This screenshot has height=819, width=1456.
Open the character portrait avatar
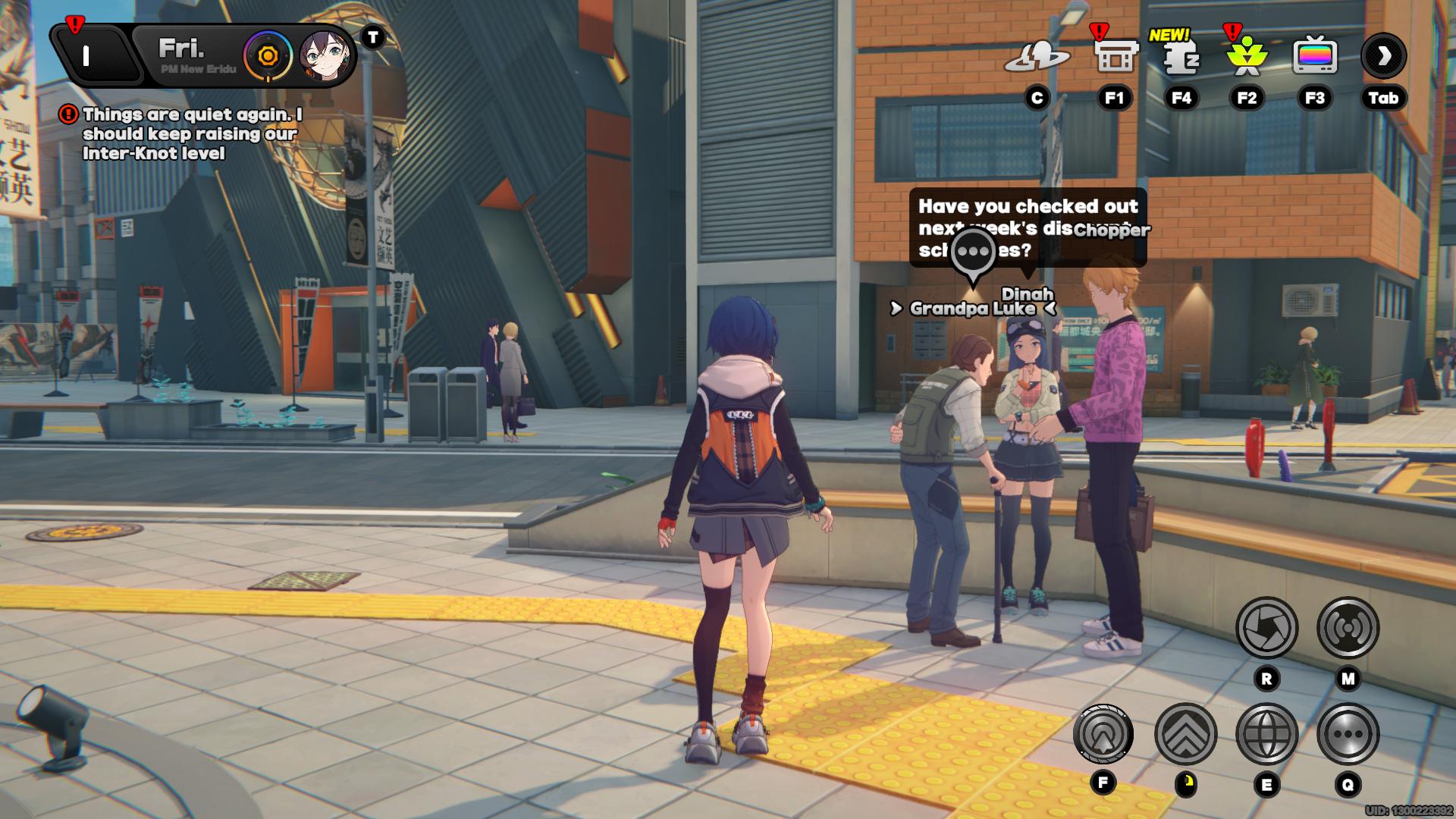pos(326,56)
